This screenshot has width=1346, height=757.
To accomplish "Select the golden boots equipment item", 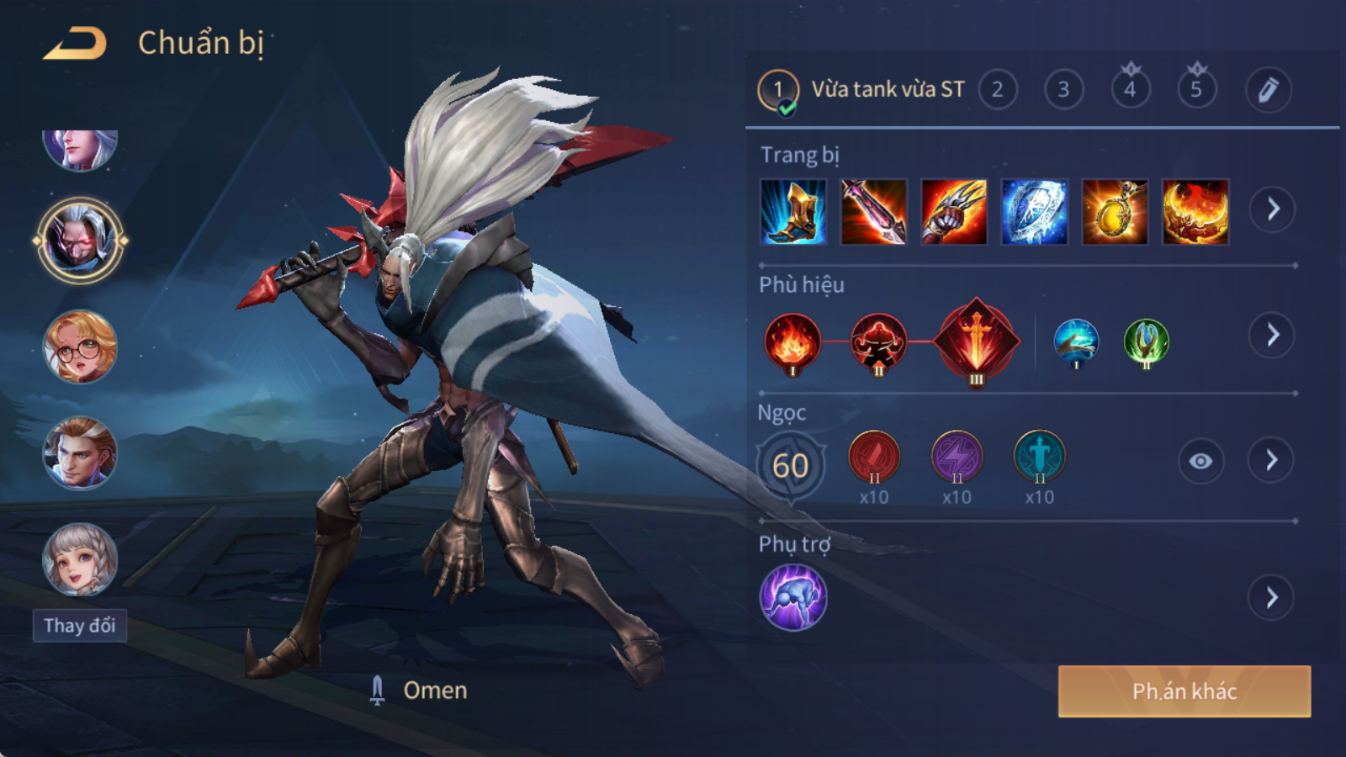I will [x=793, y=212].
